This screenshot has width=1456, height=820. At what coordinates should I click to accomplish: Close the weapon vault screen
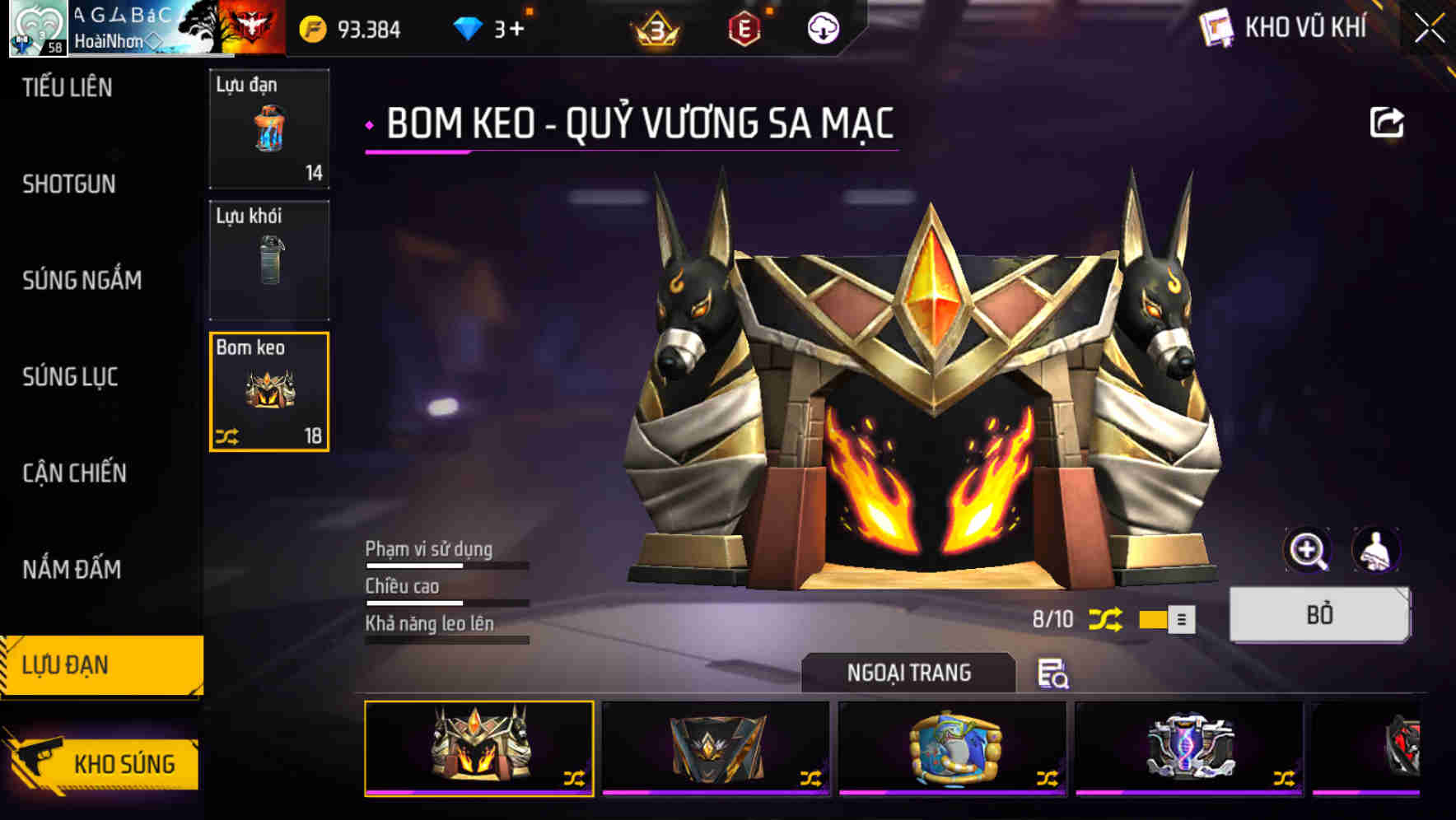click(1430, 29)
